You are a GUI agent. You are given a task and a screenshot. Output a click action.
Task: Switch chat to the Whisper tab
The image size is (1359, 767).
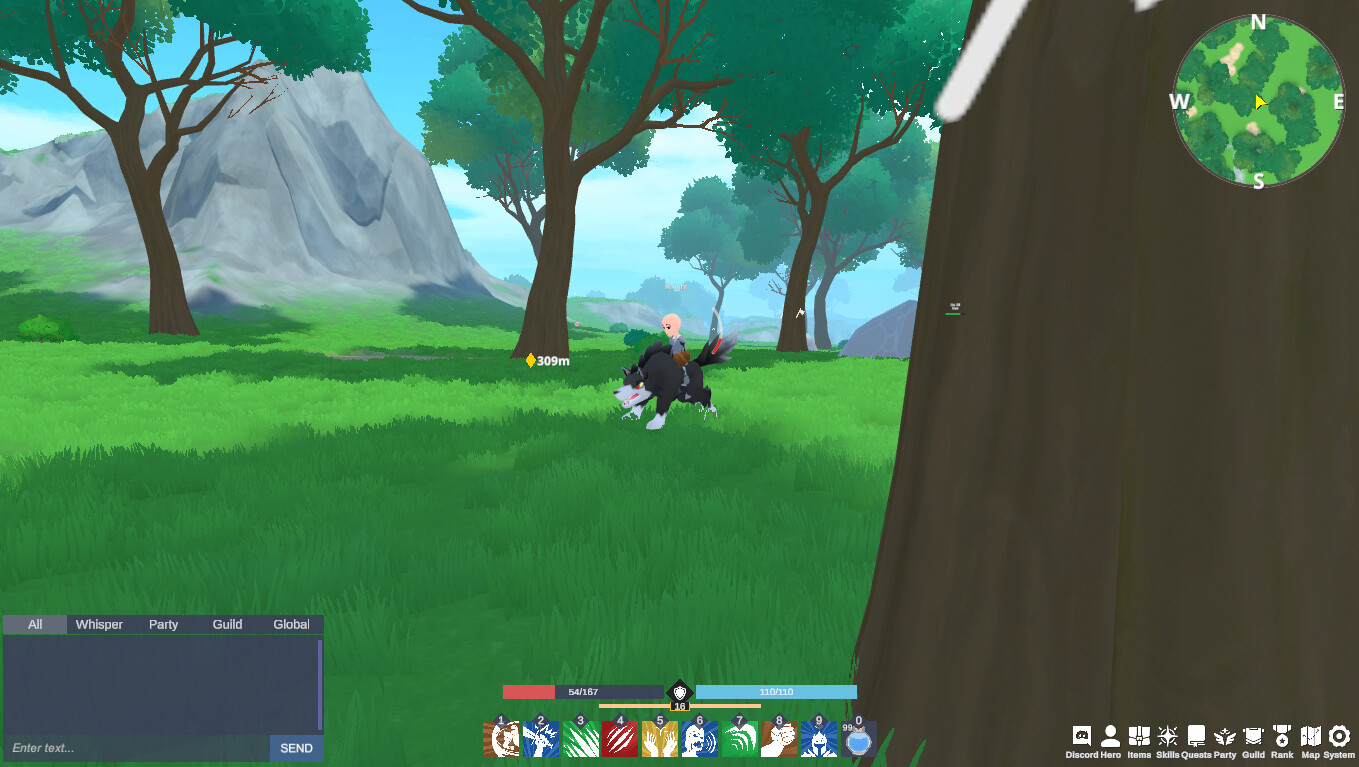pos(98,624)
